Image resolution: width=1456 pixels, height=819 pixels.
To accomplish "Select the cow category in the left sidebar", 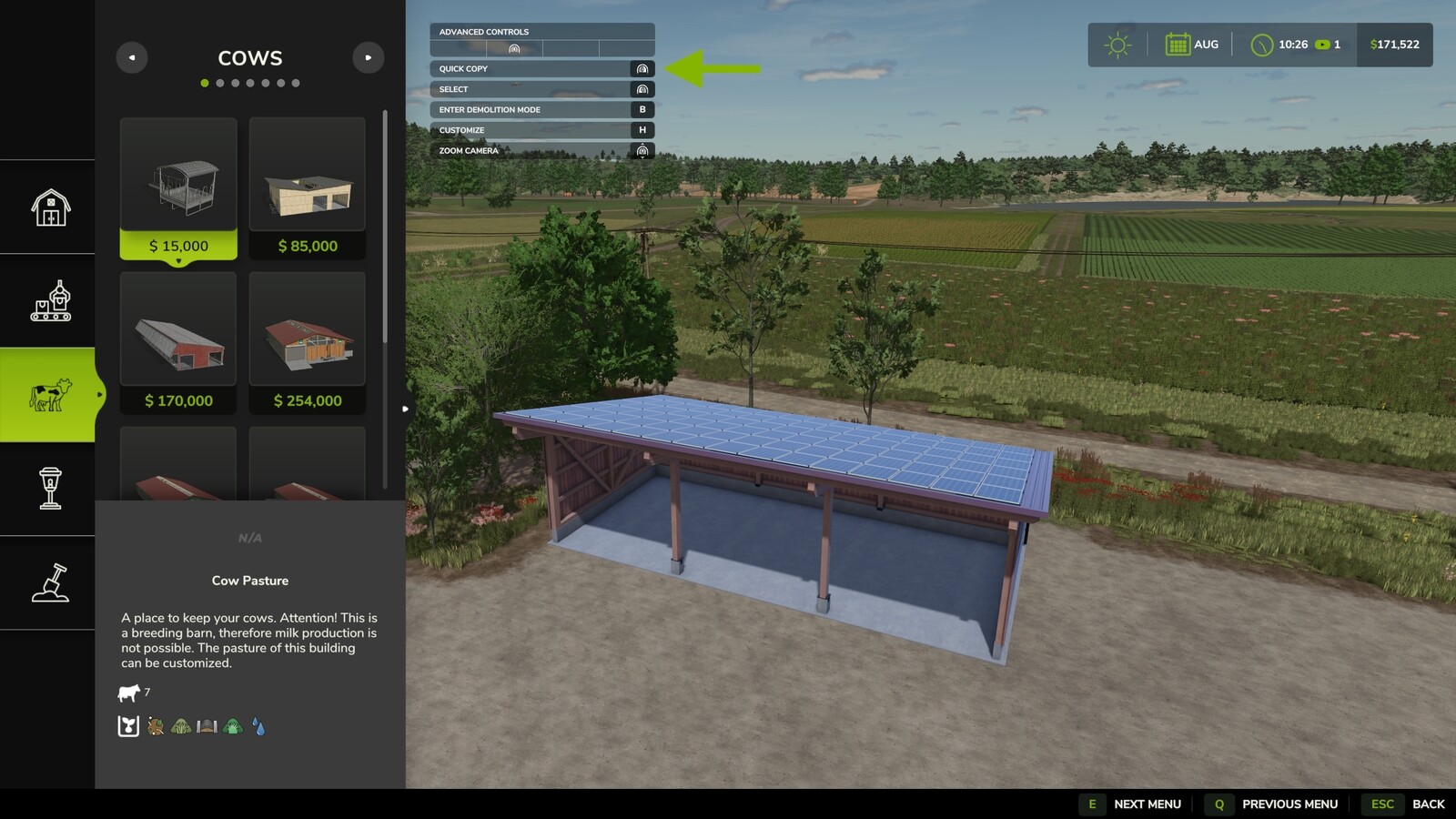I will (x=47, y=393).
